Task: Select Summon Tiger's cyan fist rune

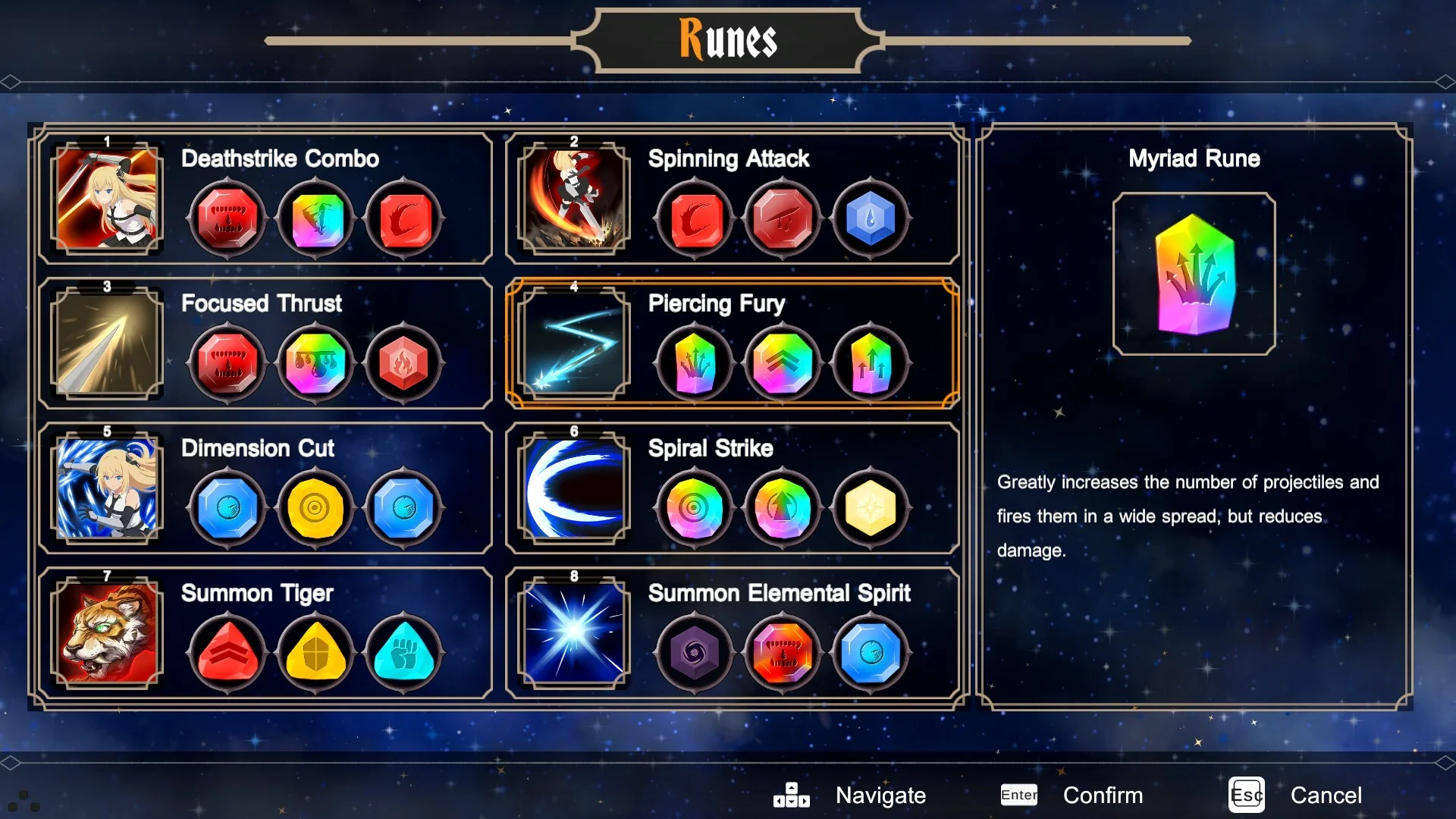Action: pos(403,653)
